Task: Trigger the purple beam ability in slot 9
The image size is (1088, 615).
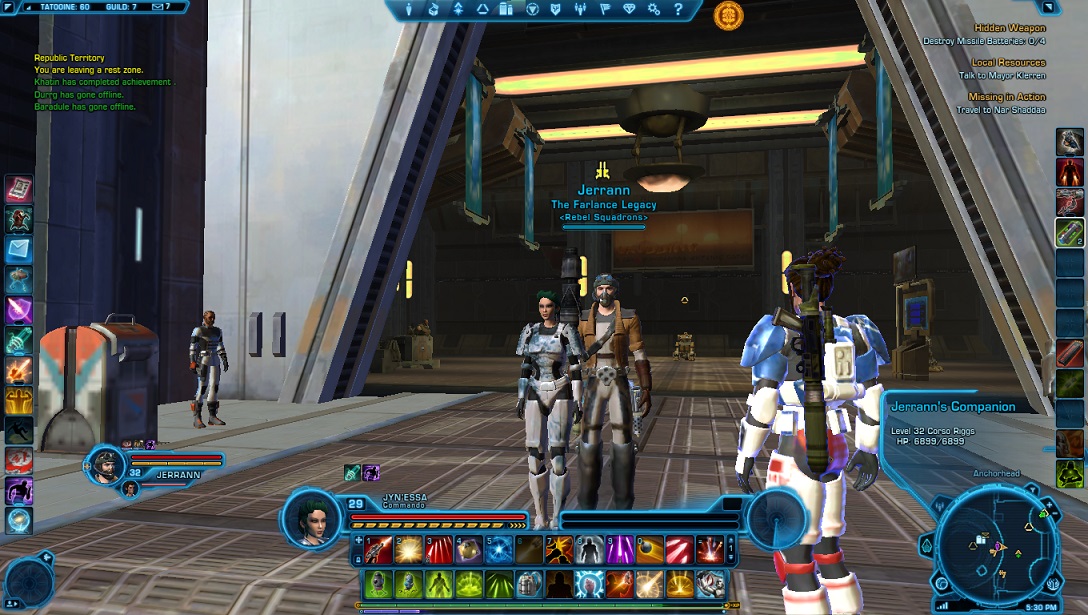Action: click(621, 550)
